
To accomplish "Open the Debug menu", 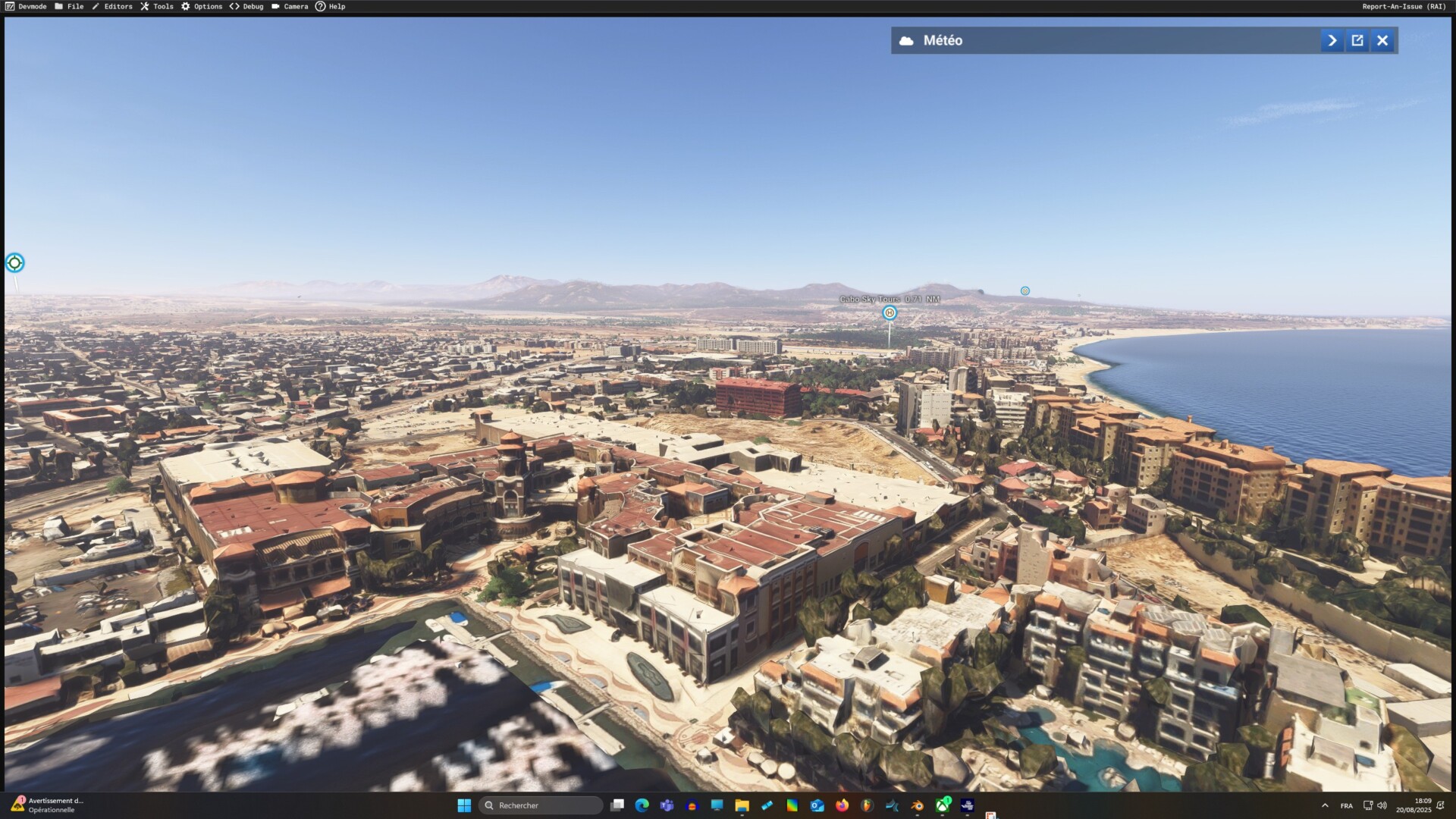I will tap(247, 7).
